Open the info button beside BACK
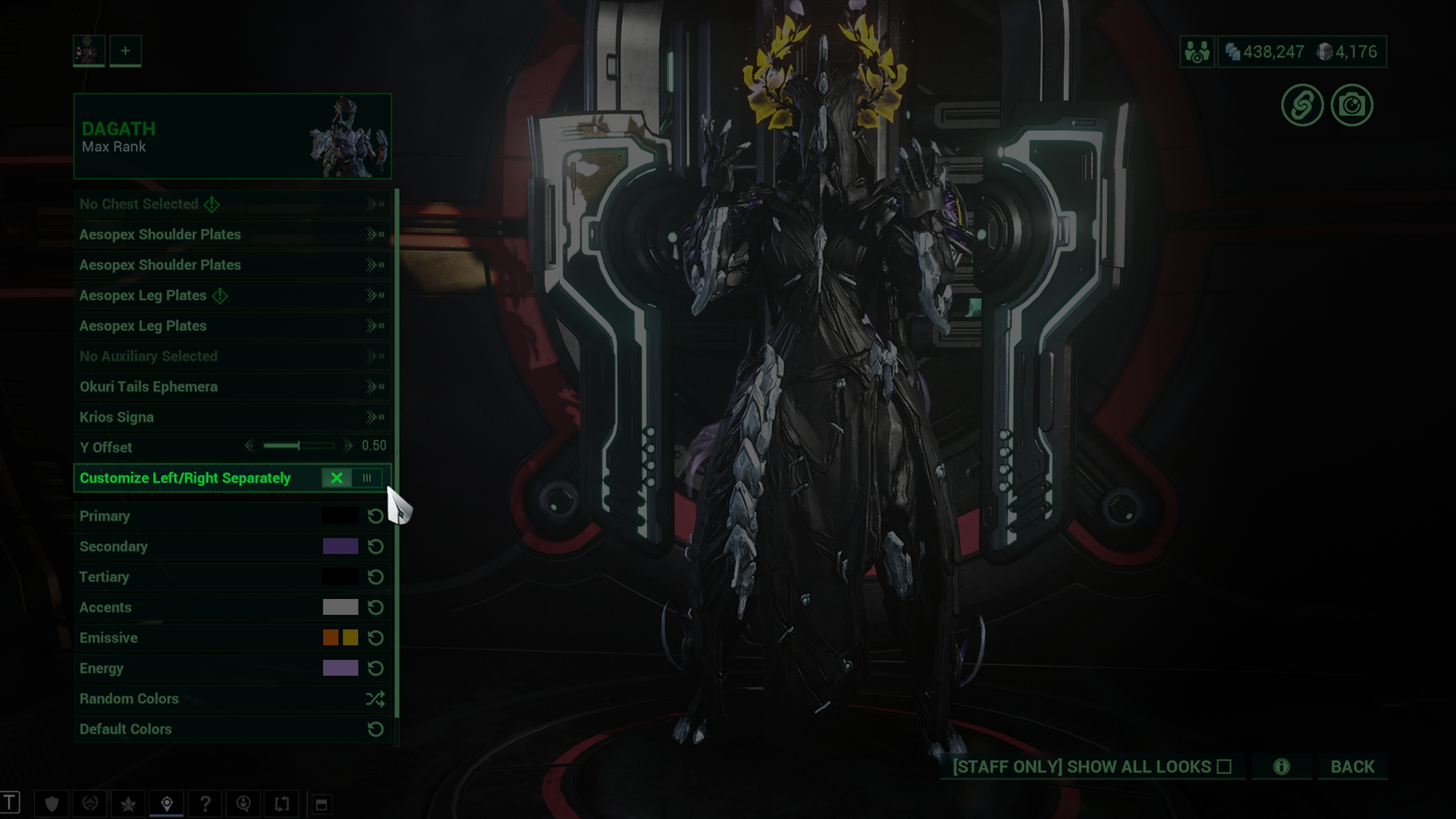This screenshot has height=819, width=1456. point(1281,767)
